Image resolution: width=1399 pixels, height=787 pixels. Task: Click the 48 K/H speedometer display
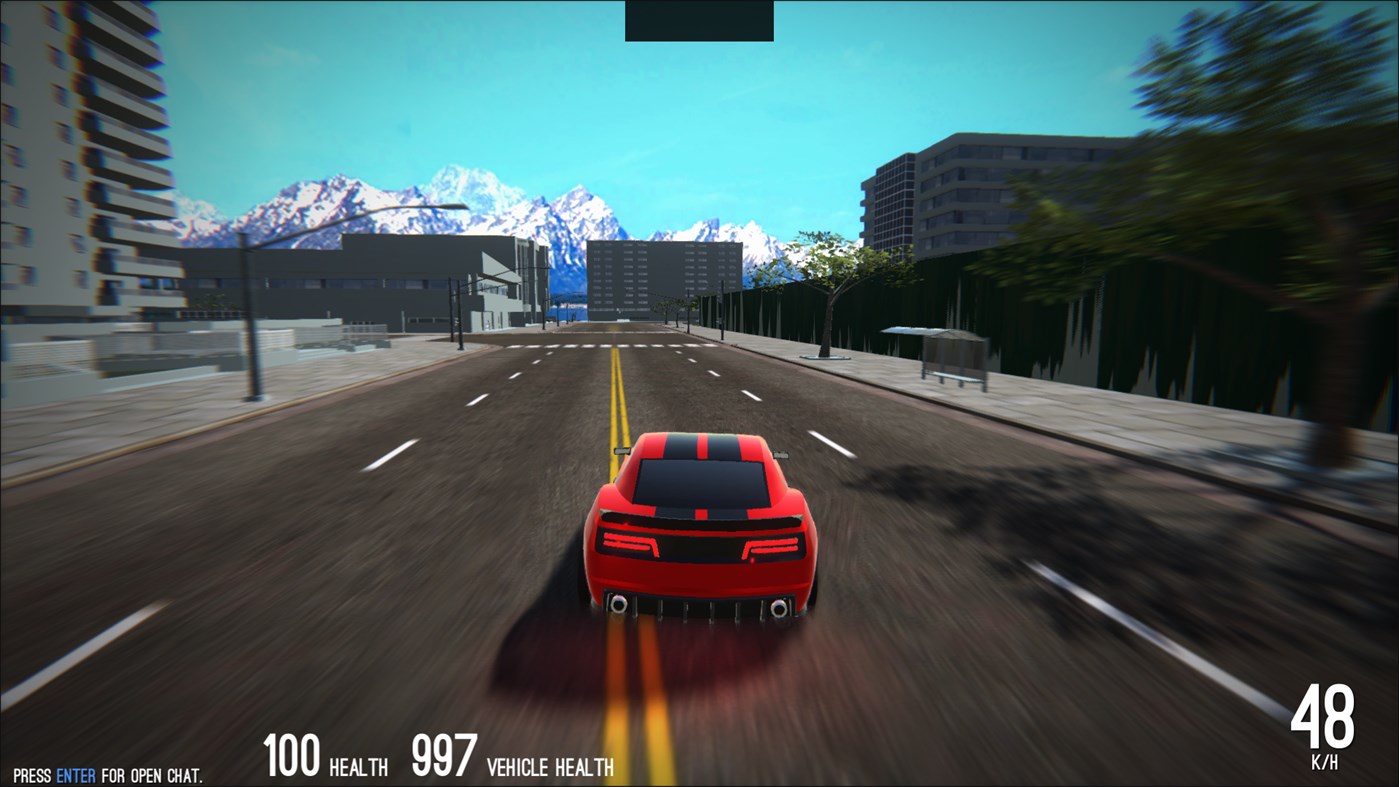(x=1325, y=720)
